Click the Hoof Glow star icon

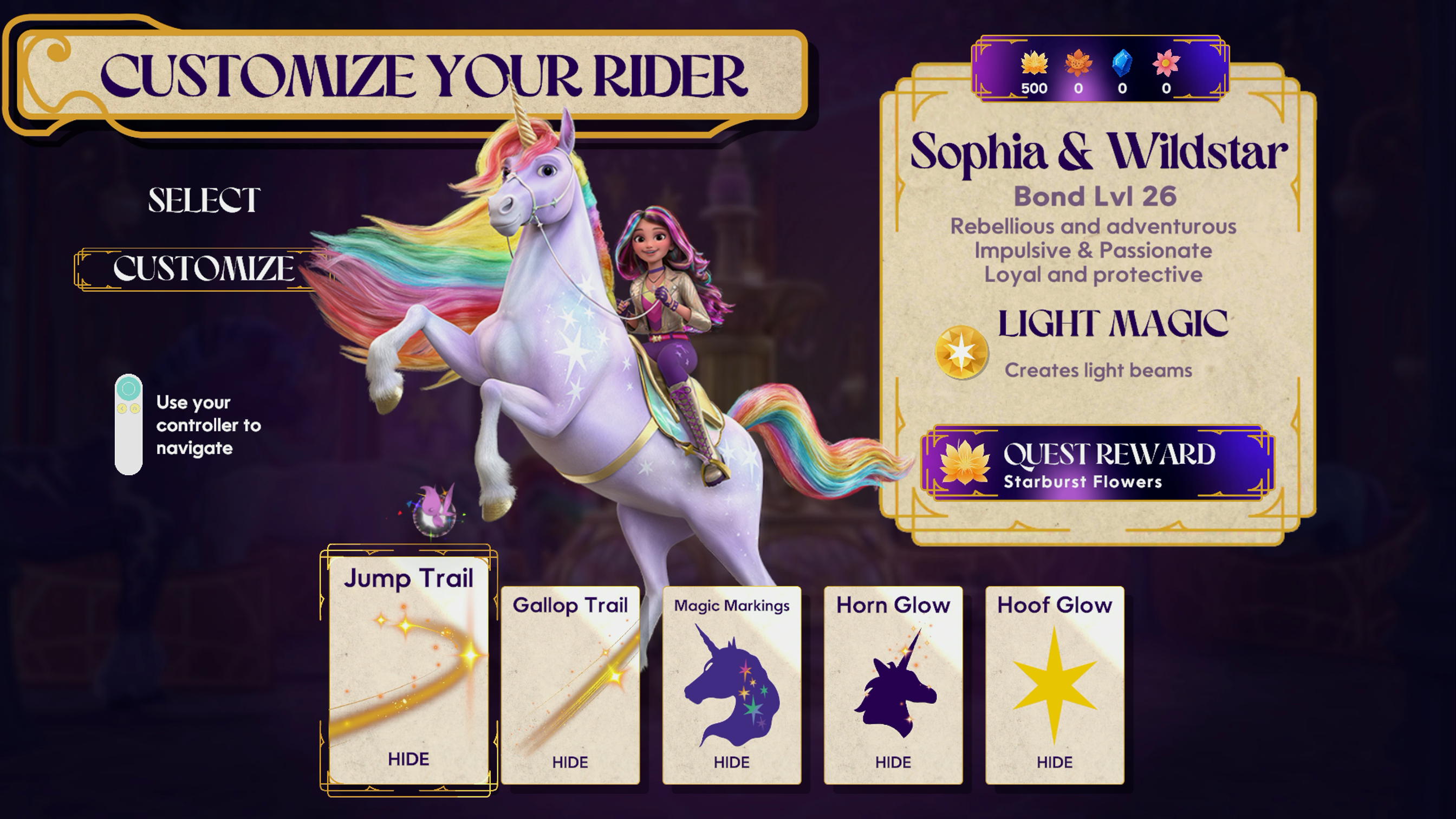[1055, 687]
